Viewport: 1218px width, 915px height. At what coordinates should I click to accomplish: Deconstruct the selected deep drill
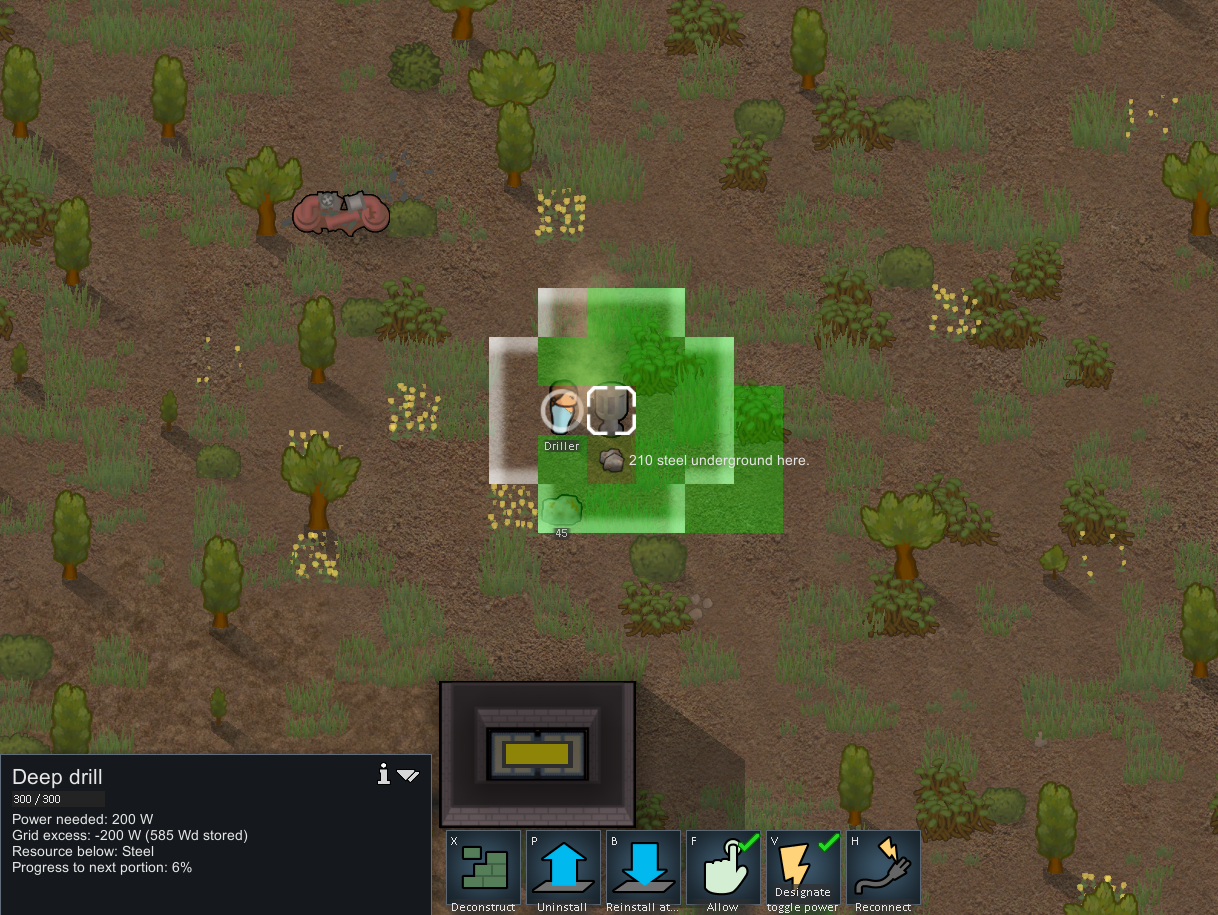(483, 868)
